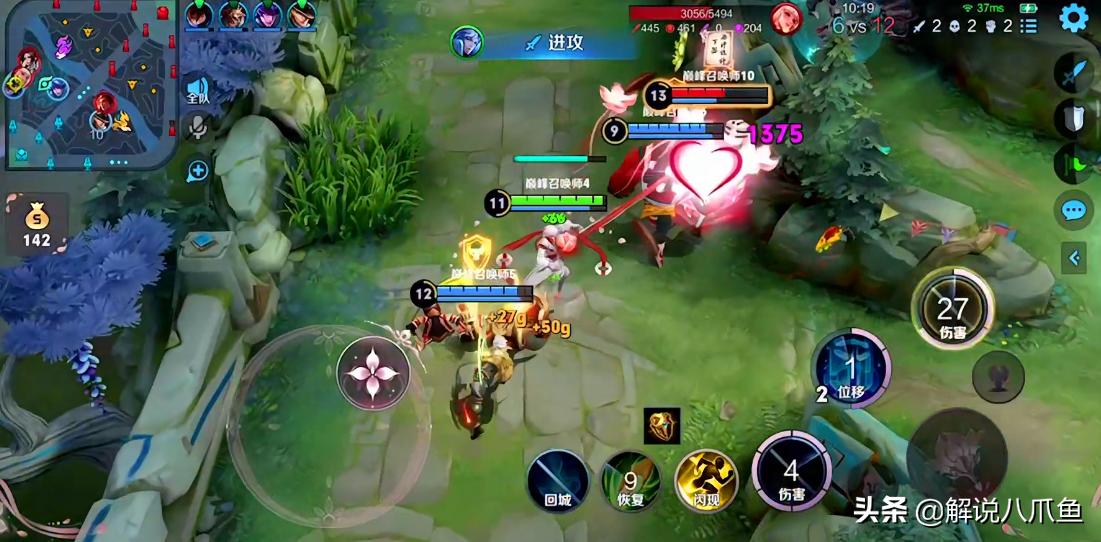Open the shop via gold counter
Viewport: 1101px width, 542px height.
36,226
